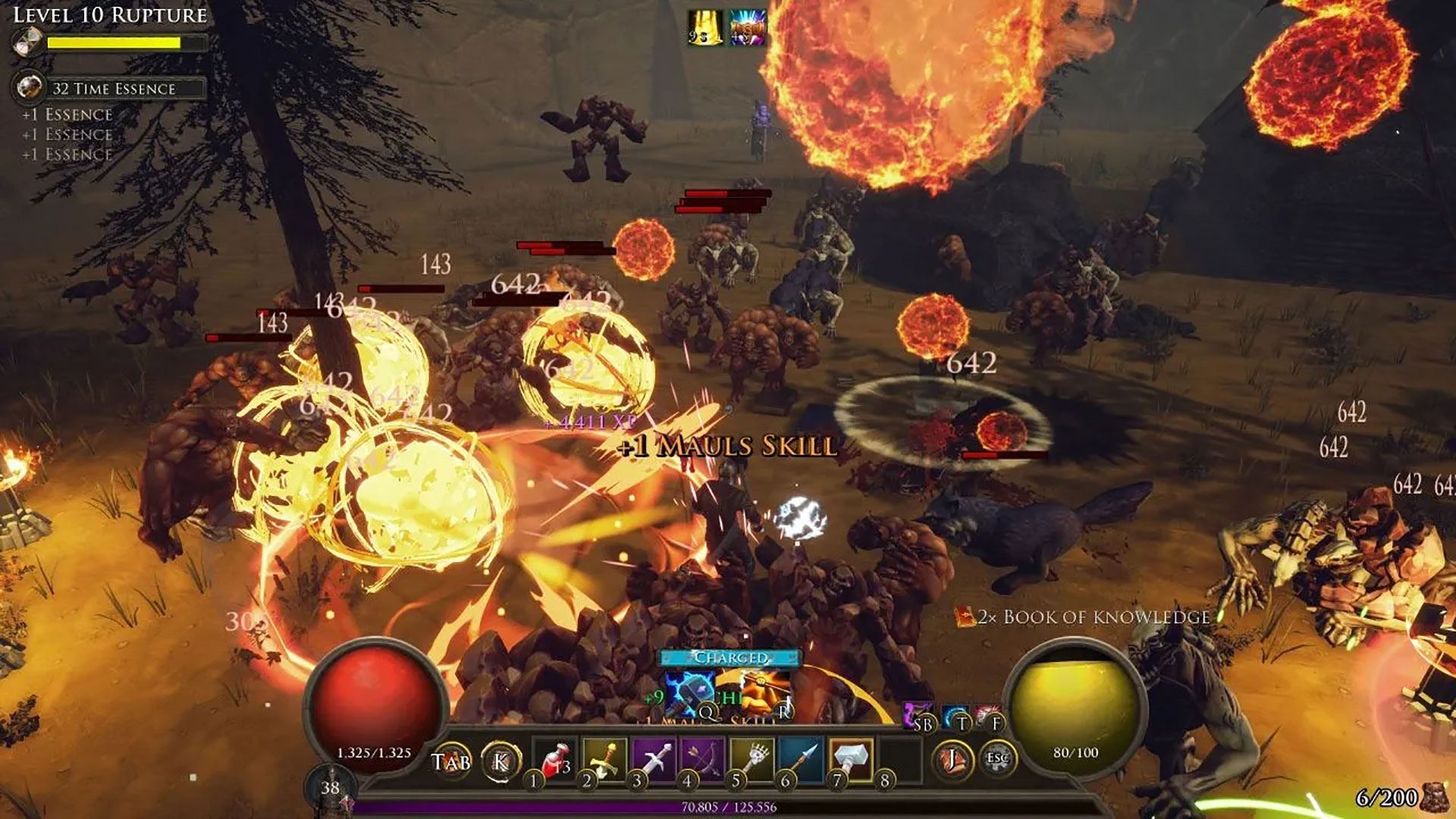Click the Time Essence counter icon
Viewport: 1456px width, 819px height.
tap(30, 87)
